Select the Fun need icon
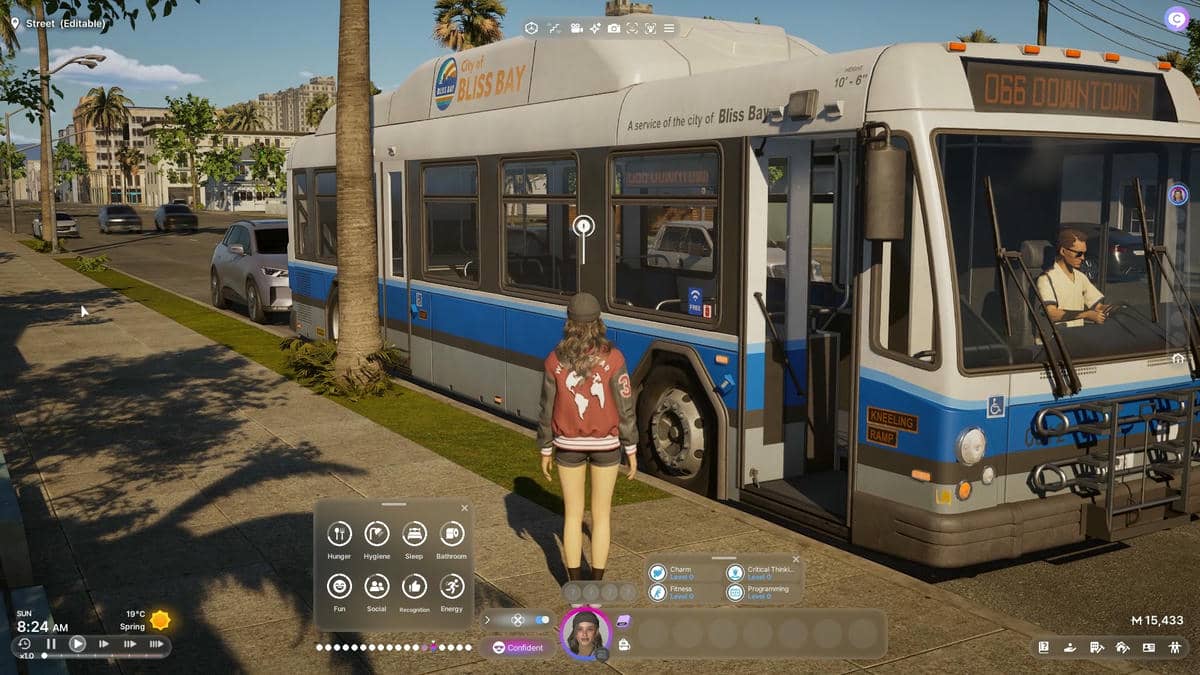The width and height of the screenshot is (1200, 675). click(339, 586)
